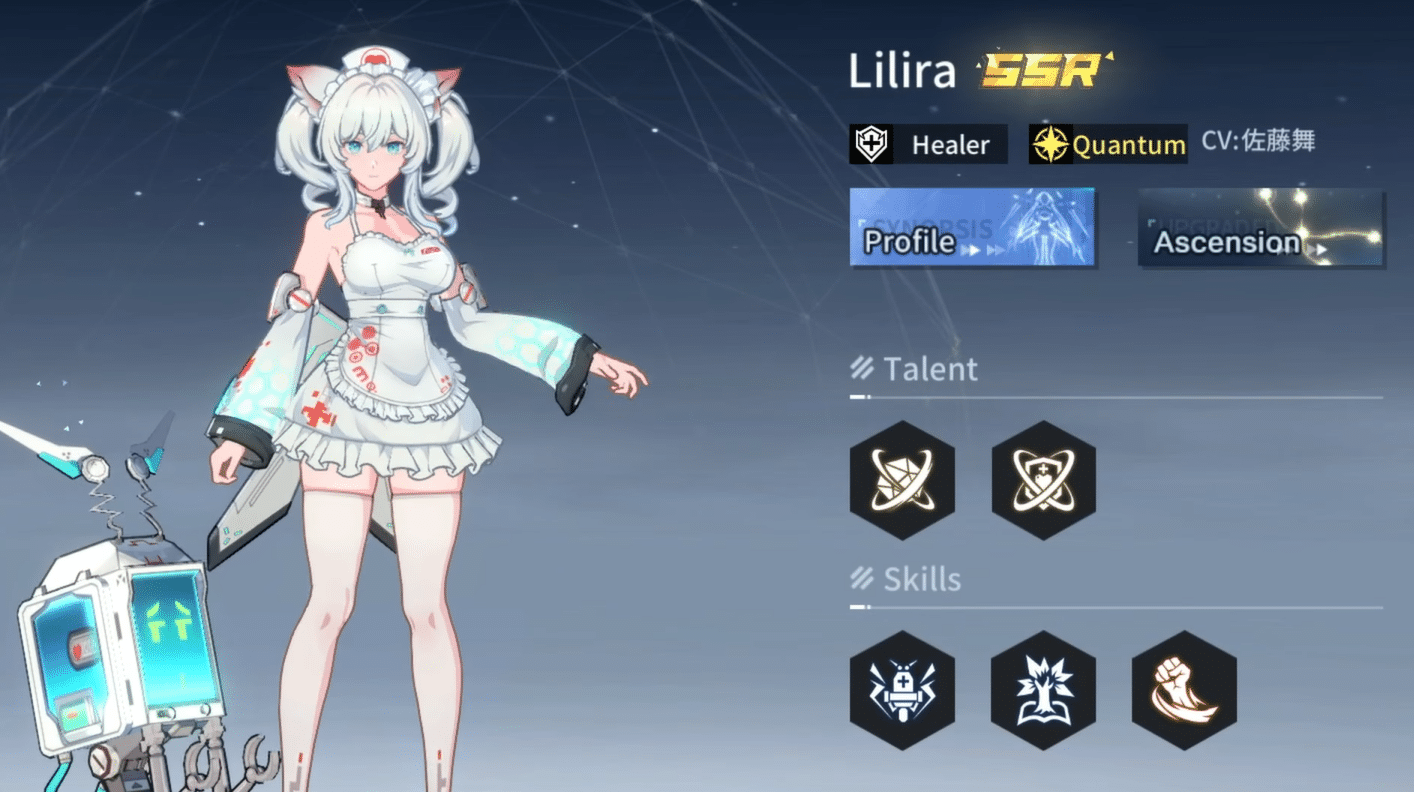The width and height of the screenshot is (1414, 792).
Task: Select the medkit robot skill icon
Action: [x=902, y=691]
